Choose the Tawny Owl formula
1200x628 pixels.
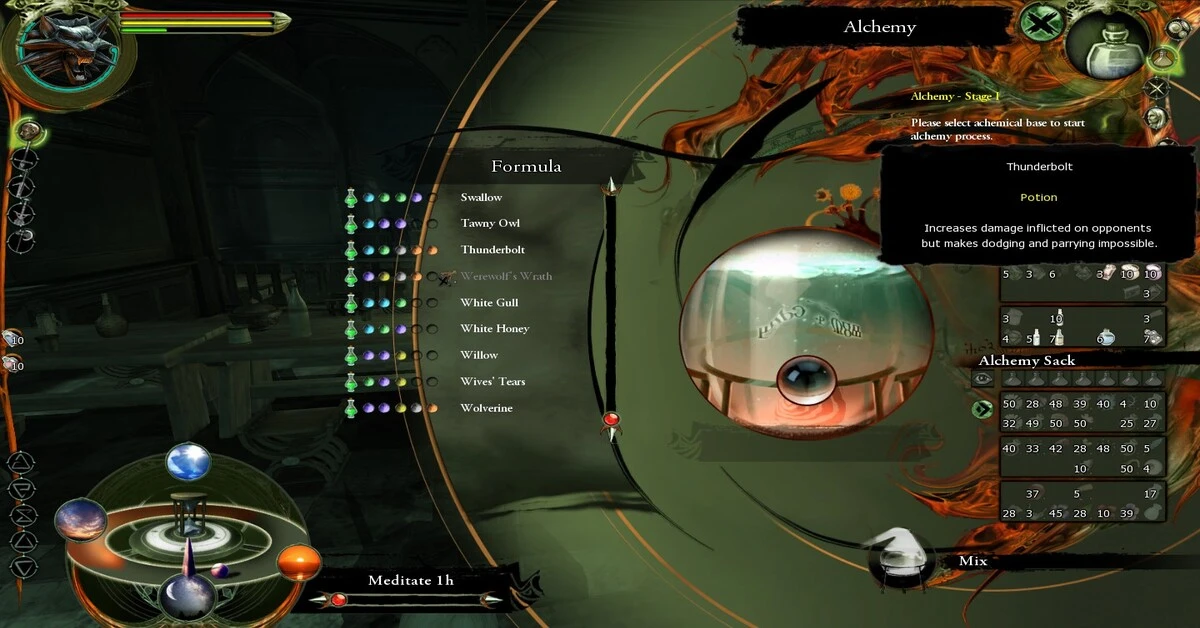490,224
